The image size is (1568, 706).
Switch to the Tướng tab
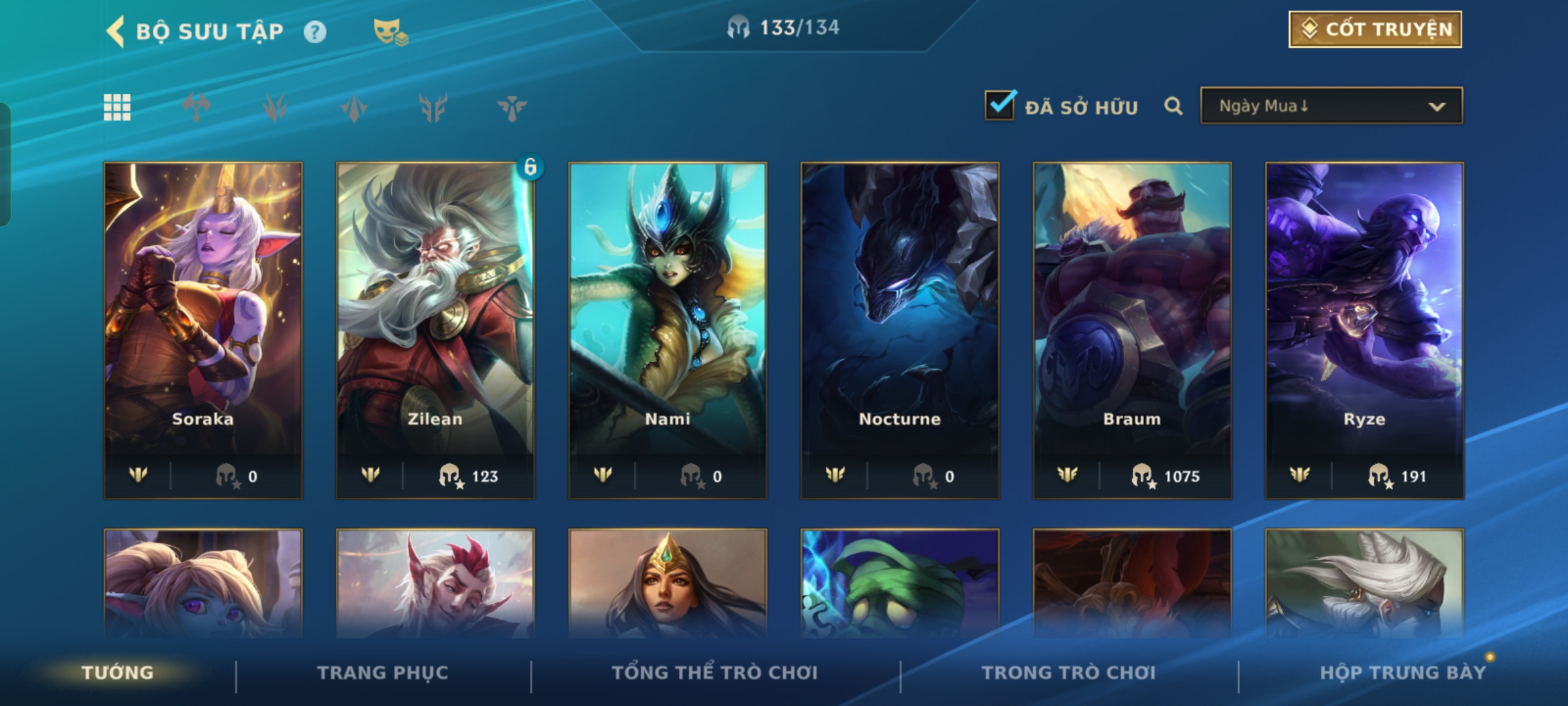tap(118, 673)
